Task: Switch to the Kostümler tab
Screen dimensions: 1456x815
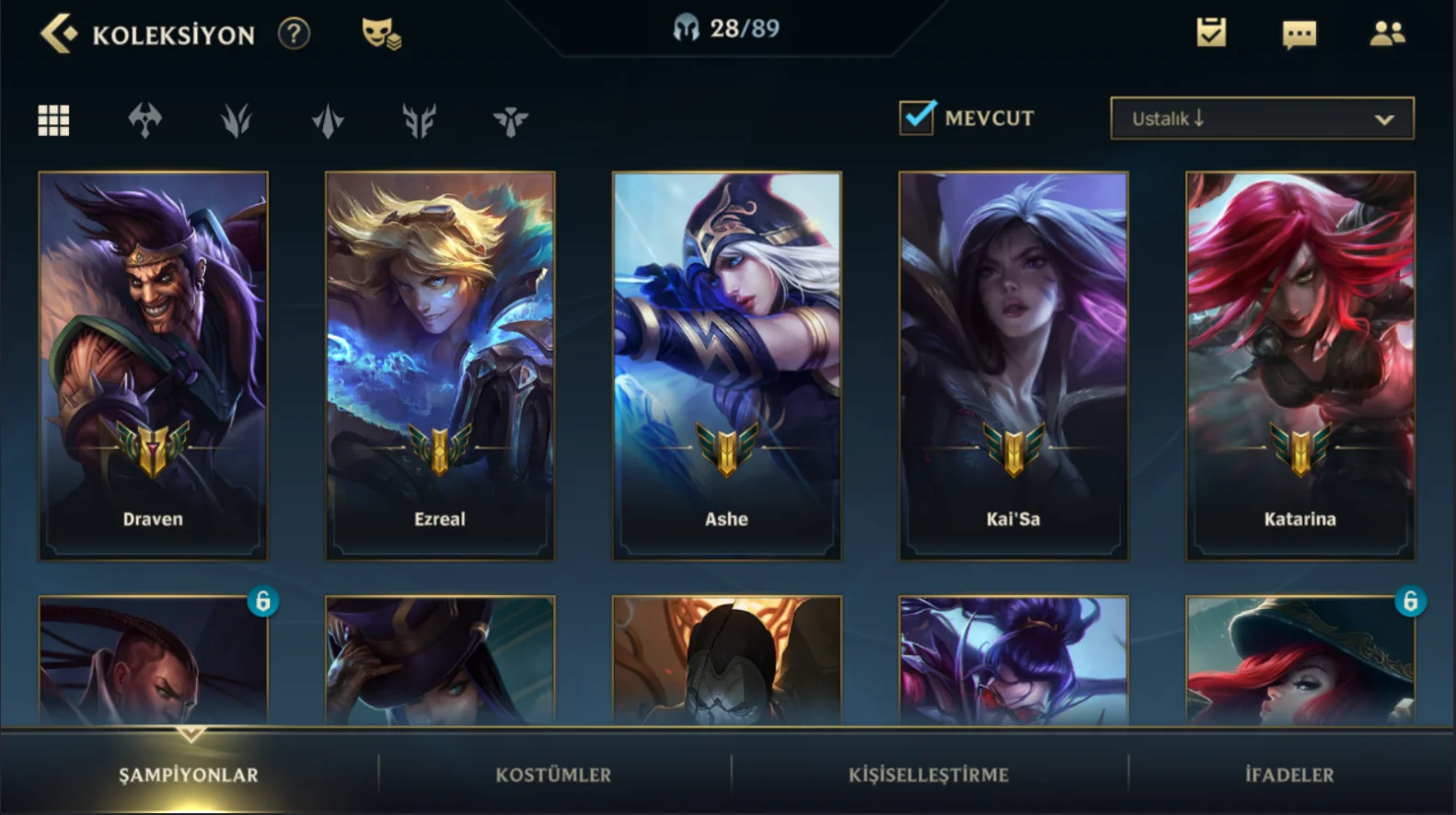Action: (553, 775)
